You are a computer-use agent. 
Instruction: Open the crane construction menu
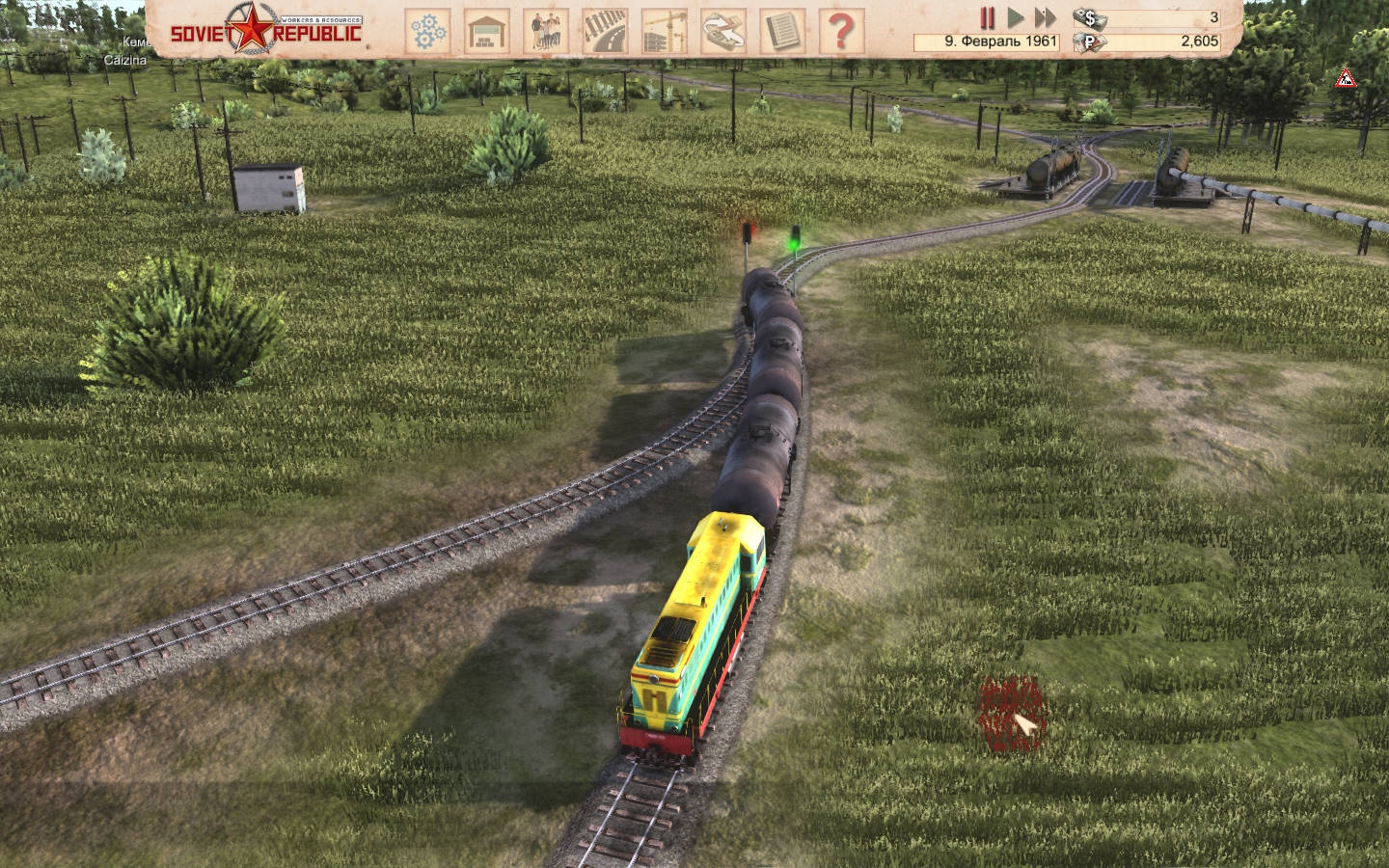(x=664, y=31)
